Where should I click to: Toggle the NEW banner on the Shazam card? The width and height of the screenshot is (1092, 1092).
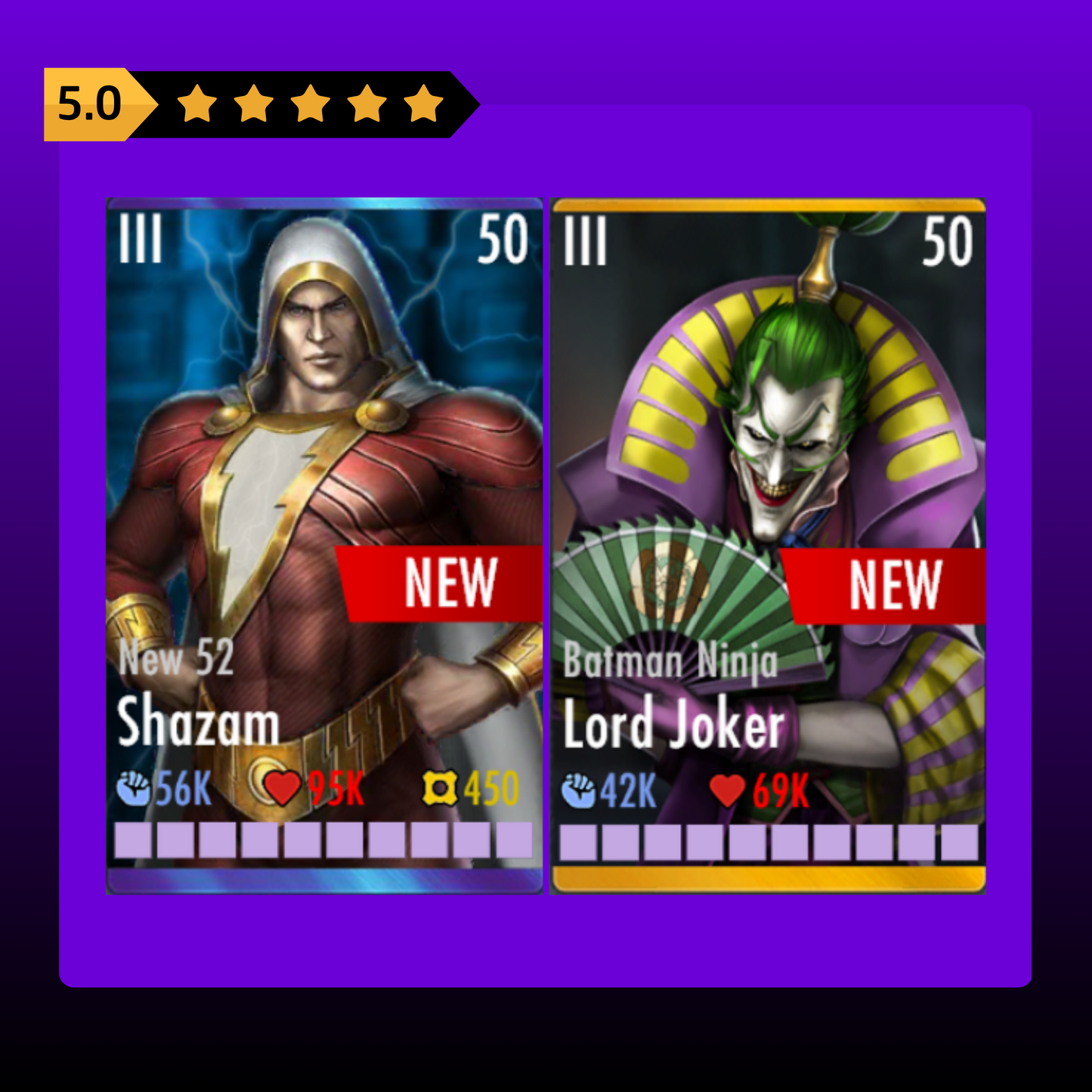[442, 580]
